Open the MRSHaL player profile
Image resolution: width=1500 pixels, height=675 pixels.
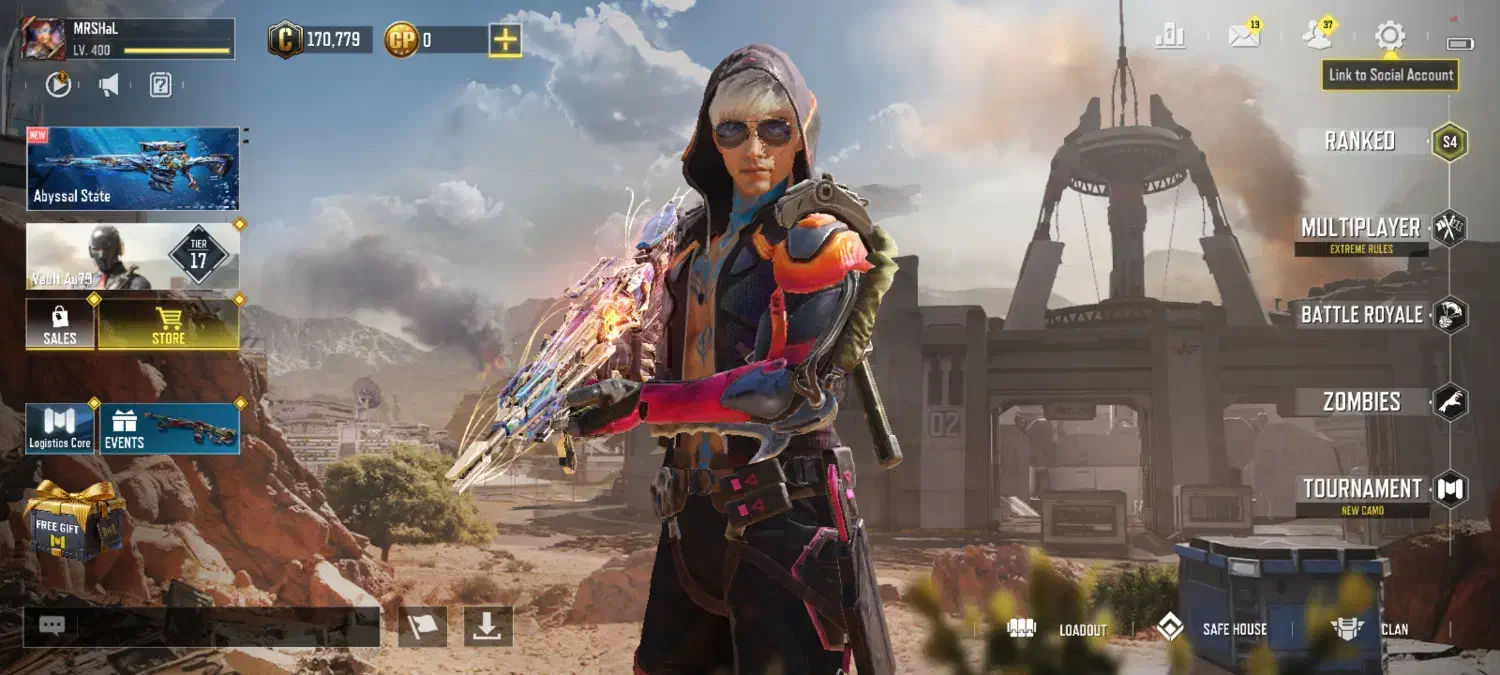pos(130,38)
